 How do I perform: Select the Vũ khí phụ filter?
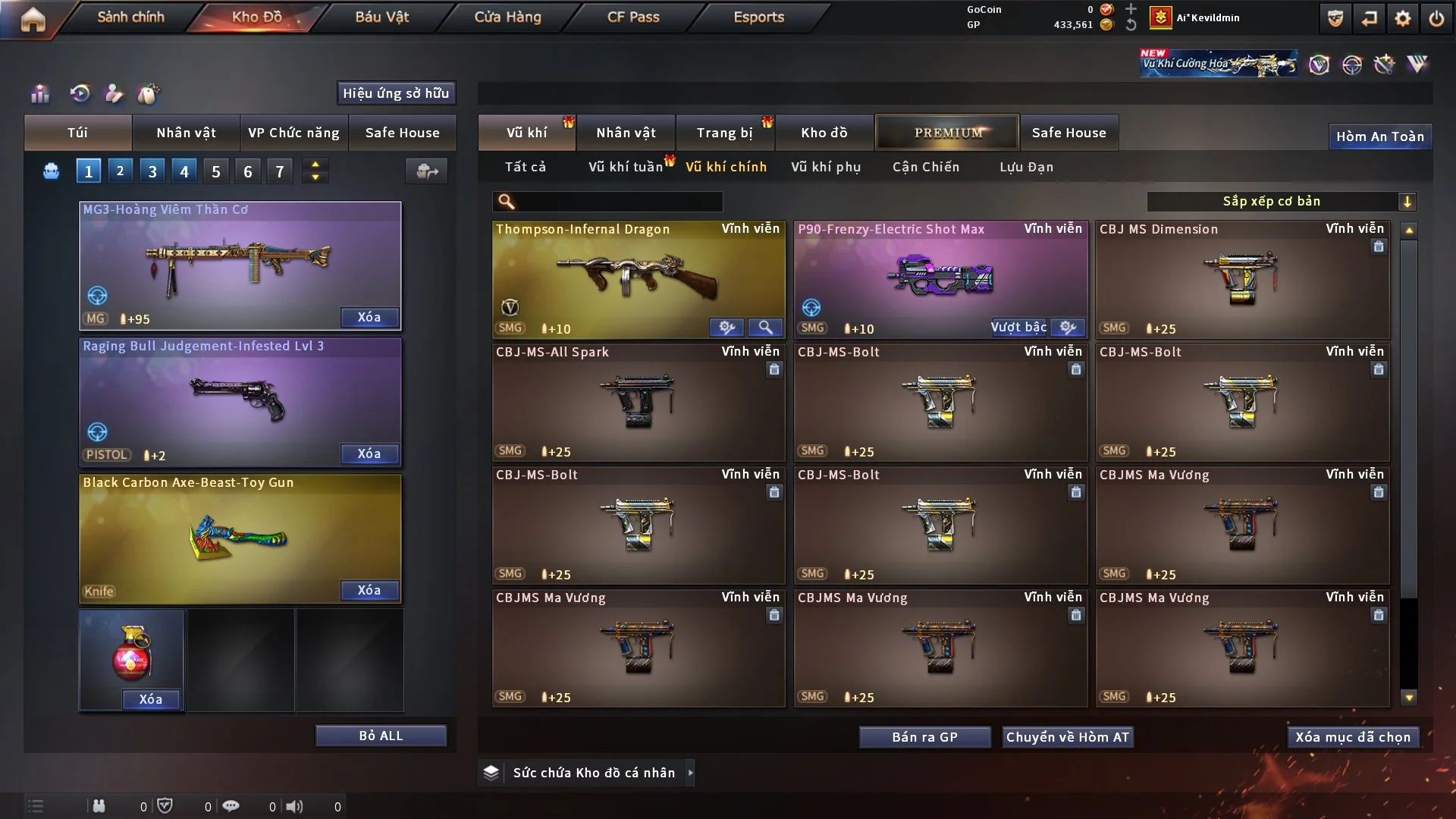(826, 167)
